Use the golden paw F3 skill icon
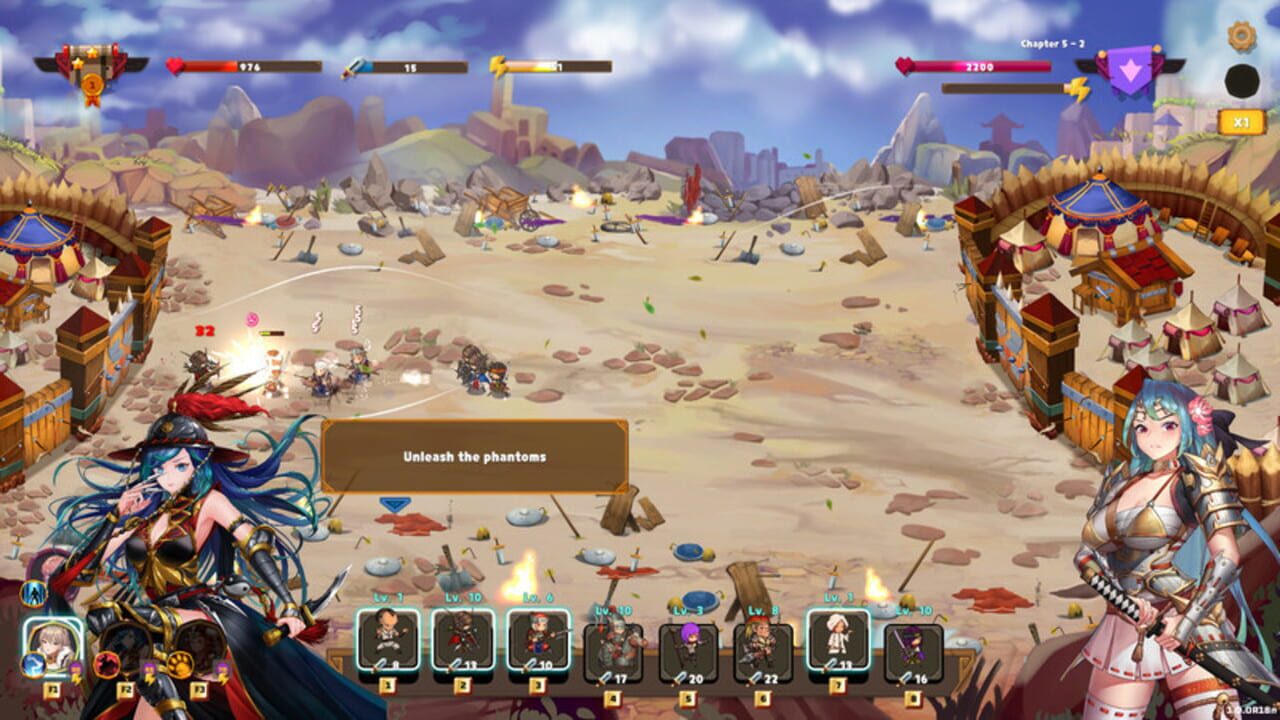The height and width of the screenshot is (720, 1280). pyautogui.click(x=179, y=662)
